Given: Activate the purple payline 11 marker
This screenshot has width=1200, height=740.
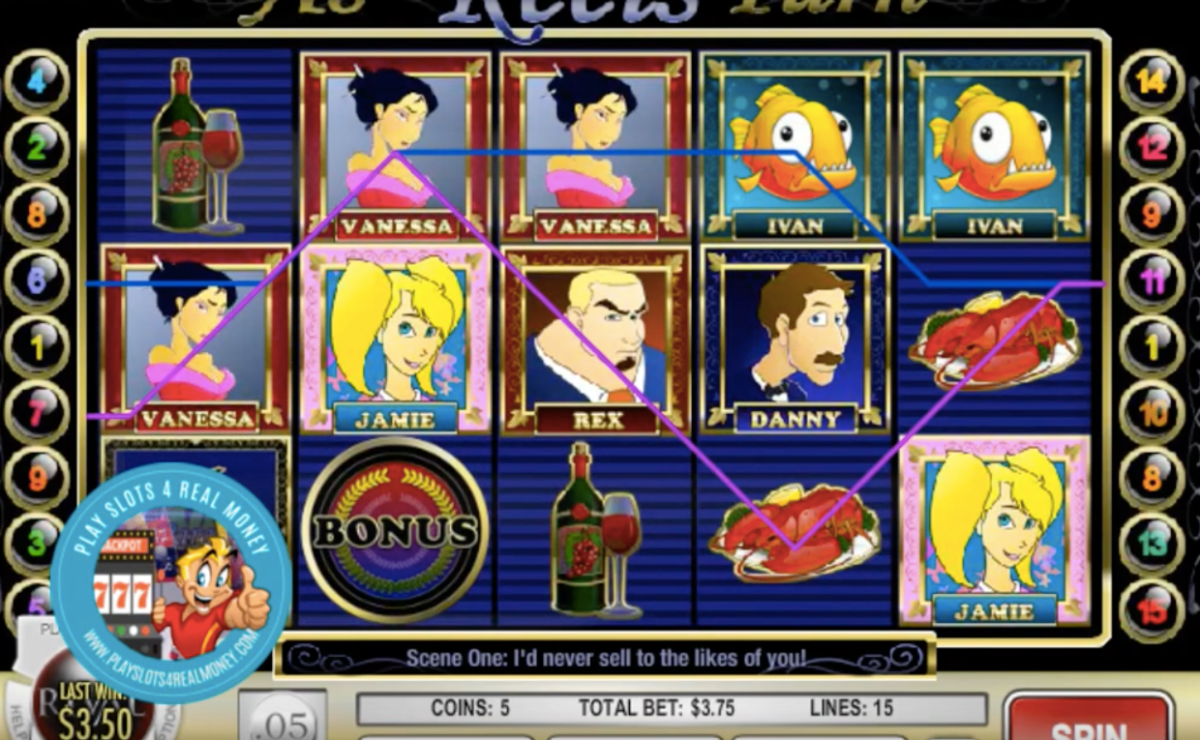Looking at the screenshot, I should tap(1152, 281).
